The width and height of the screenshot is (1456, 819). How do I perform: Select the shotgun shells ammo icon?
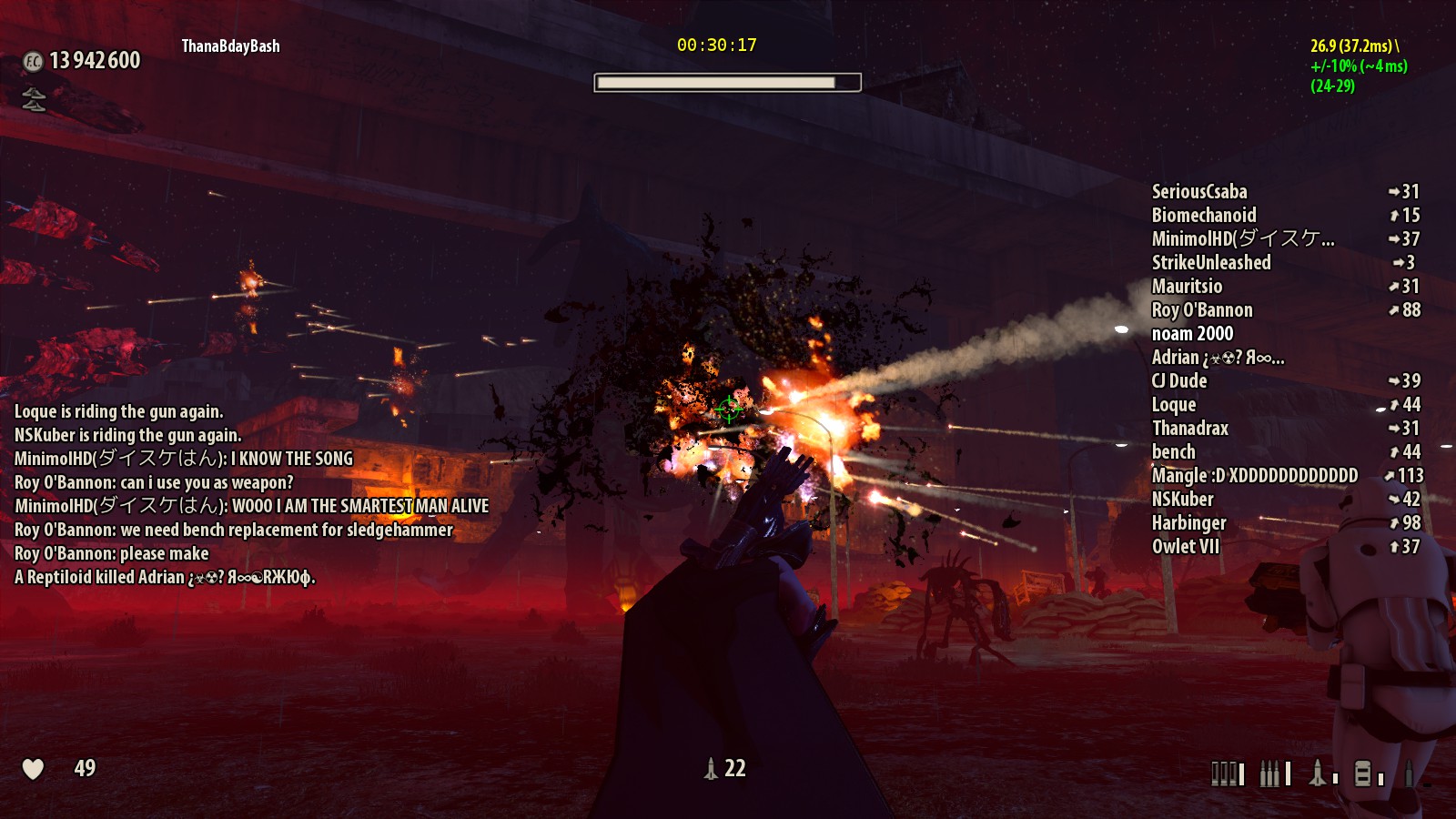tap(1224, 773)
